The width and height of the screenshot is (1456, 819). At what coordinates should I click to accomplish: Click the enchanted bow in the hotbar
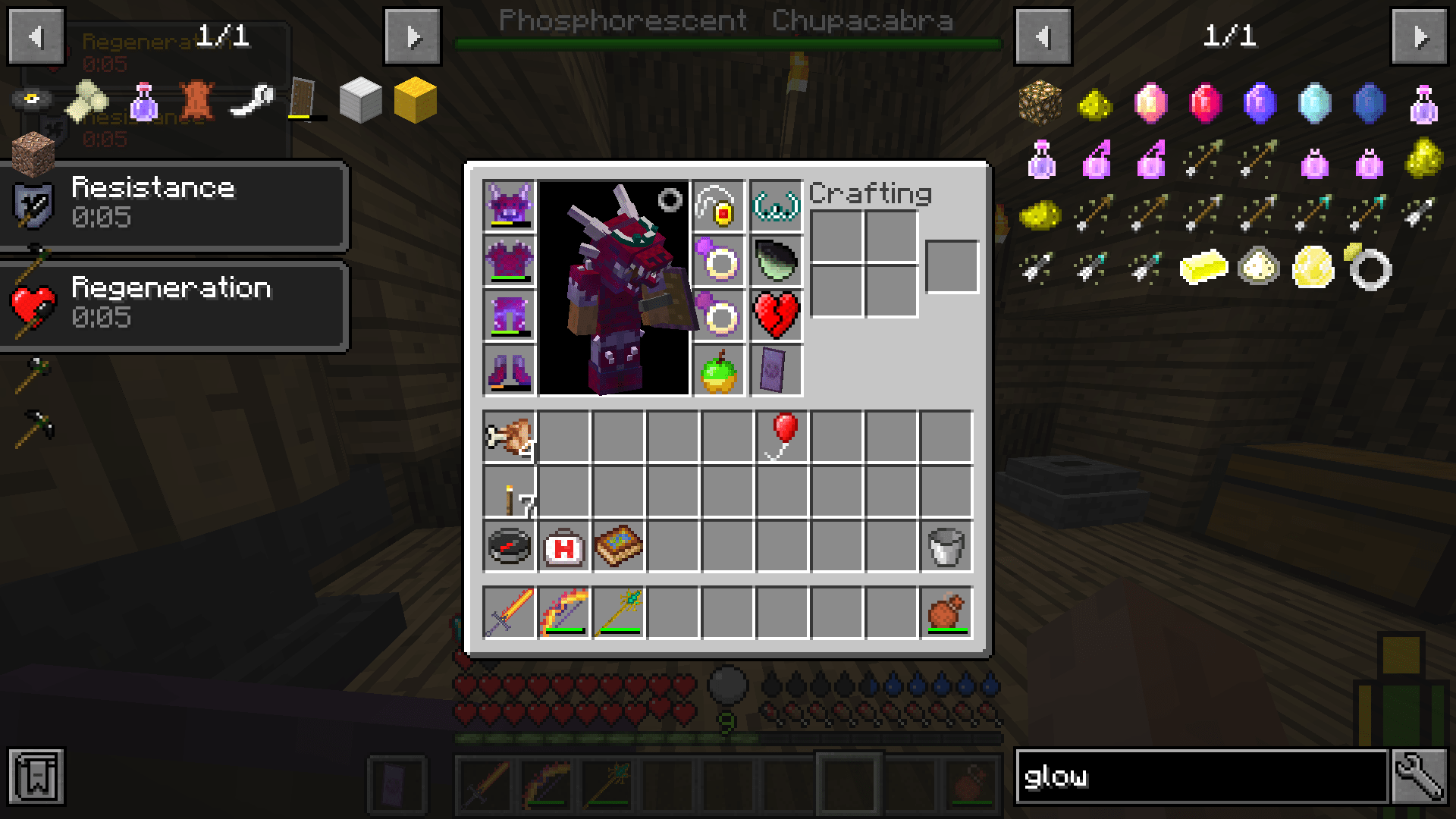pyautogui.click(x=563, y=611)
